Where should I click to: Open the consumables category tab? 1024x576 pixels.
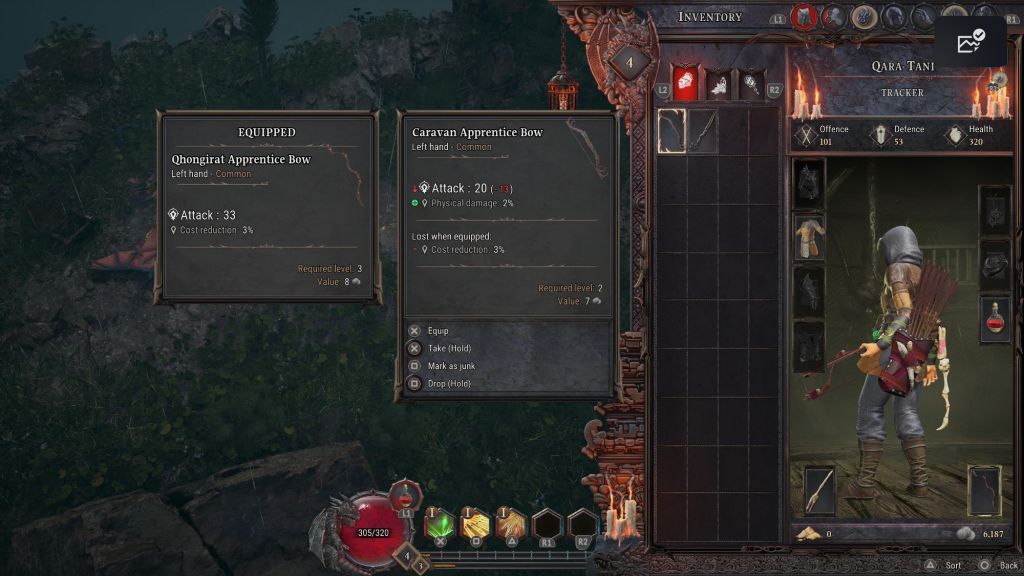tap(717, 85)
